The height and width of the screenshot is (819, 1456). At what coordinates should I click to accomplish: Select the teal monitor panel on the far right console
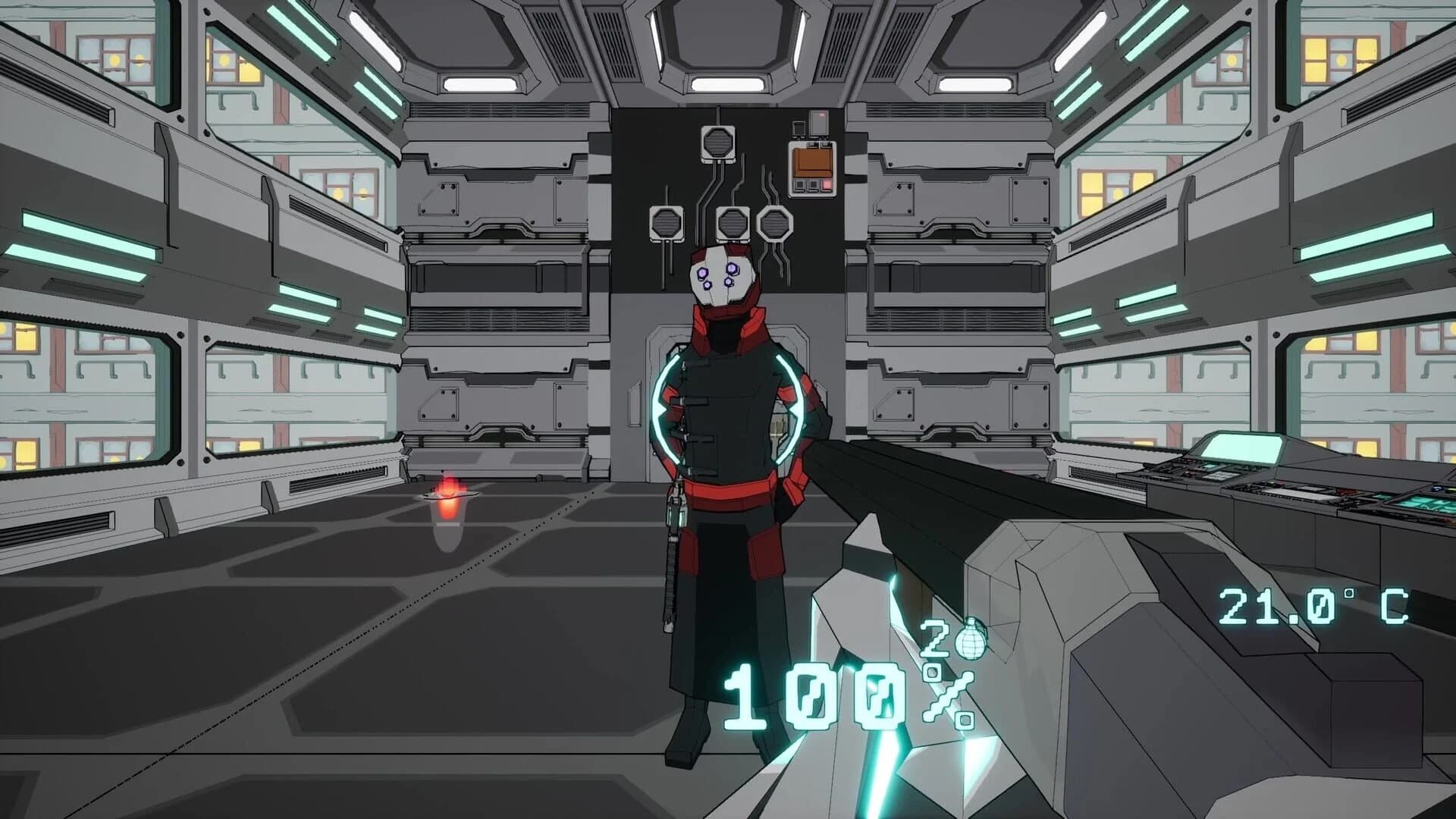point(1426,504)
